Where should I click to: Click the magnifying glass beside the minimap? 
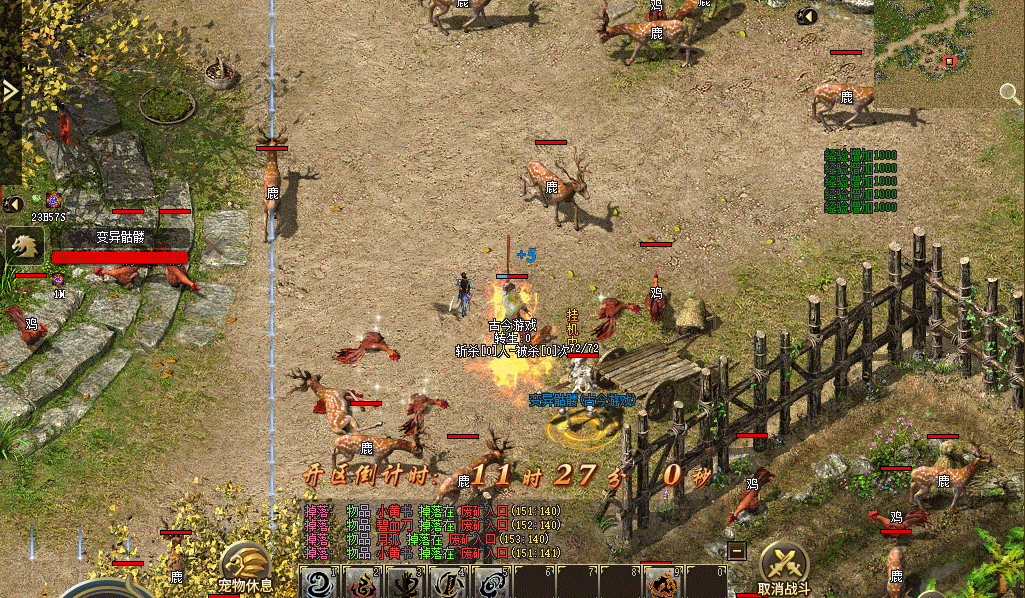pos(1010,94)
